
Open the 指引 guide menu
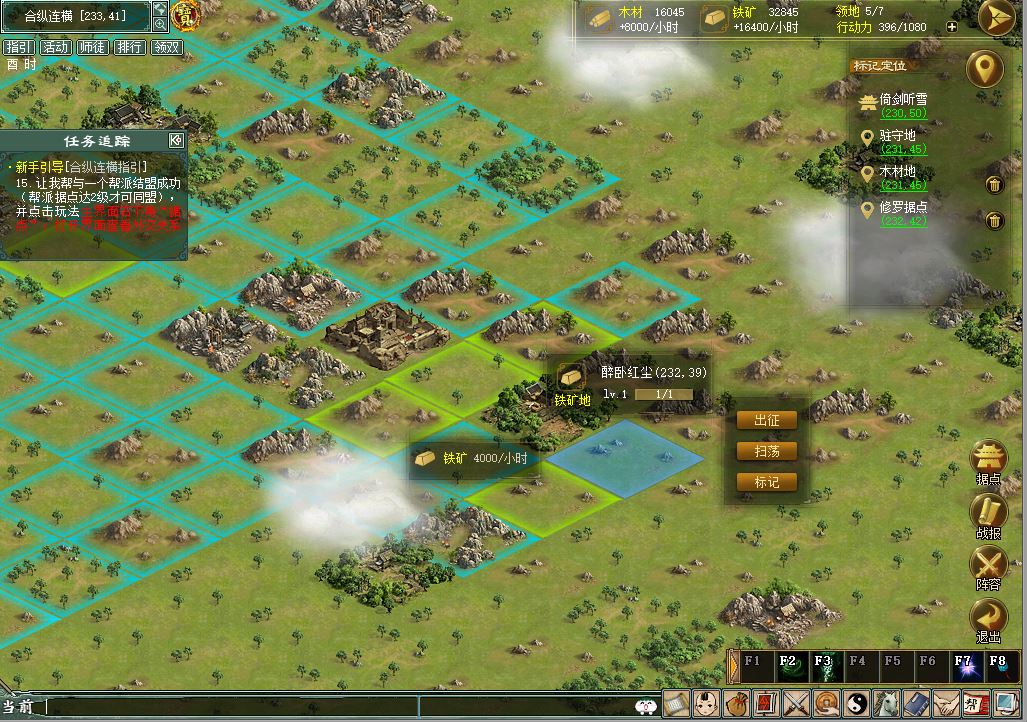[x=18, y=47]
